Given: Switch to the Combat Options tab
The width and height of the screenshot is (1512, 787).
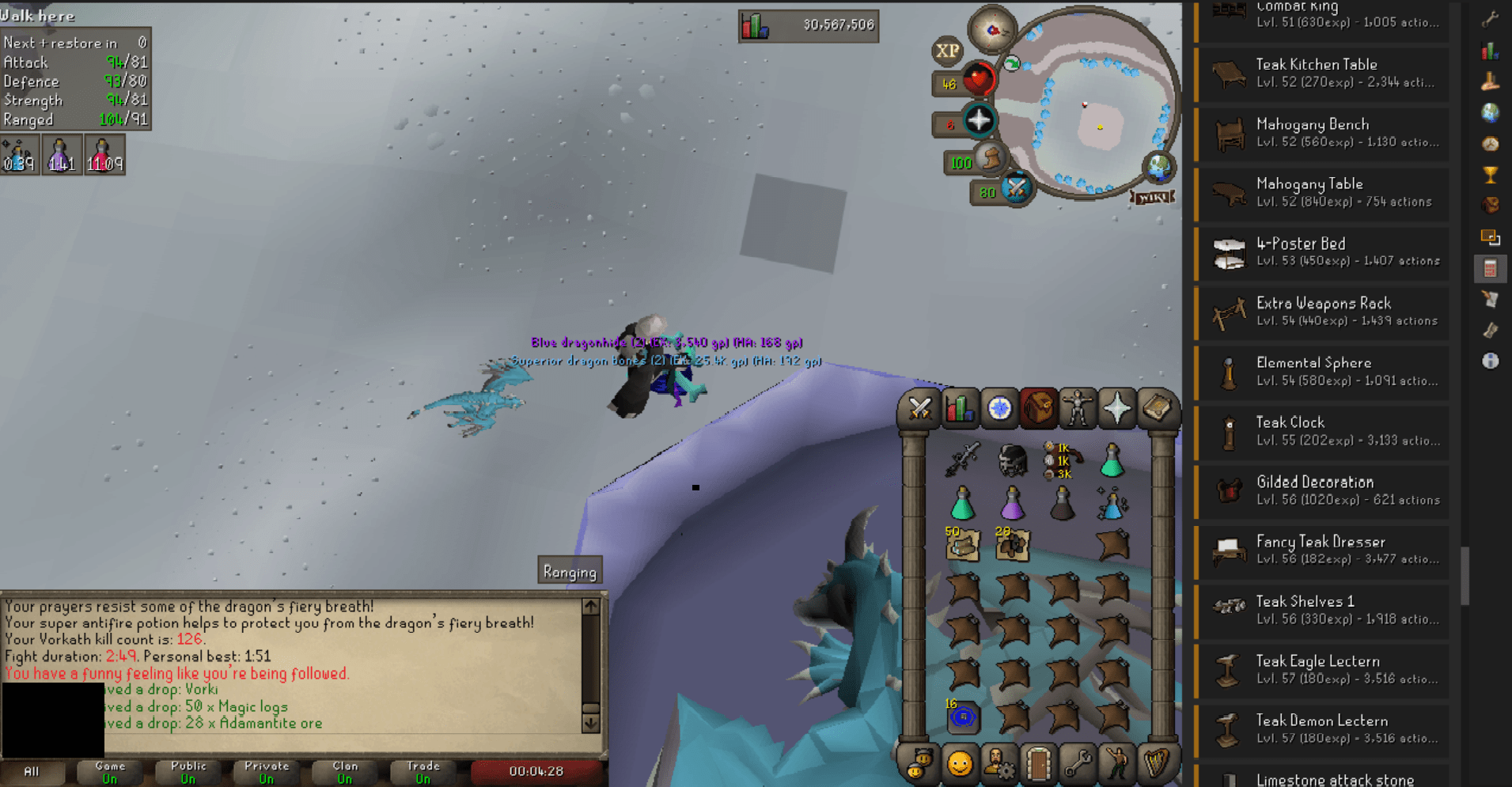Looking at the screenshot, I should (919, 409).
